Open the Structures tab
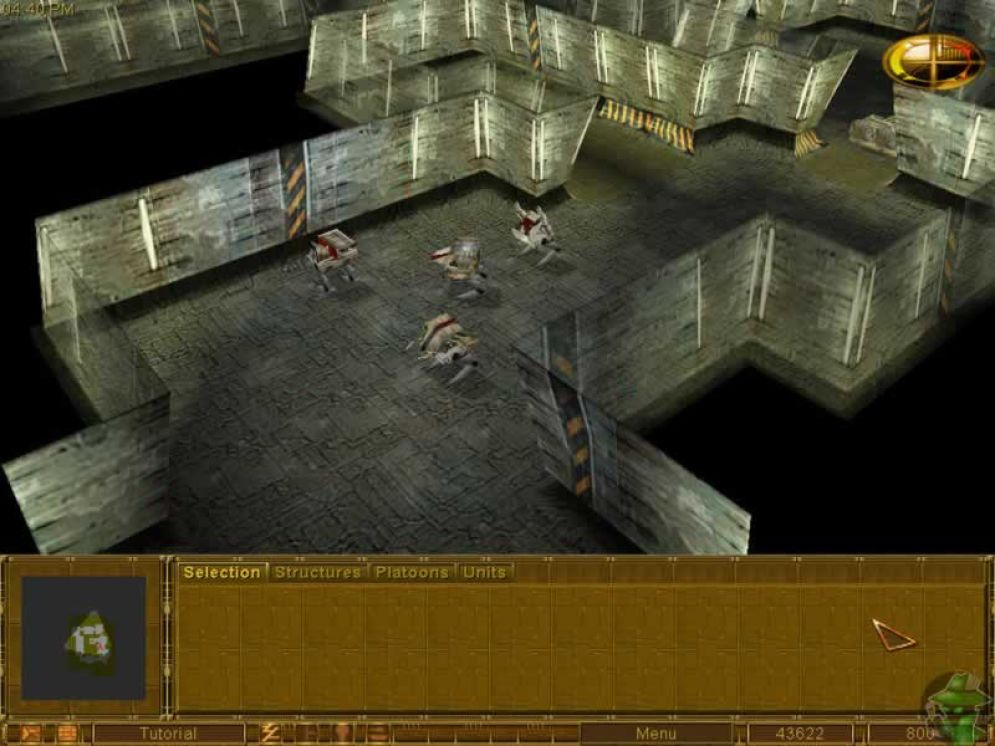Viewport: 995px width, 746px height. [x=317, y=572]
